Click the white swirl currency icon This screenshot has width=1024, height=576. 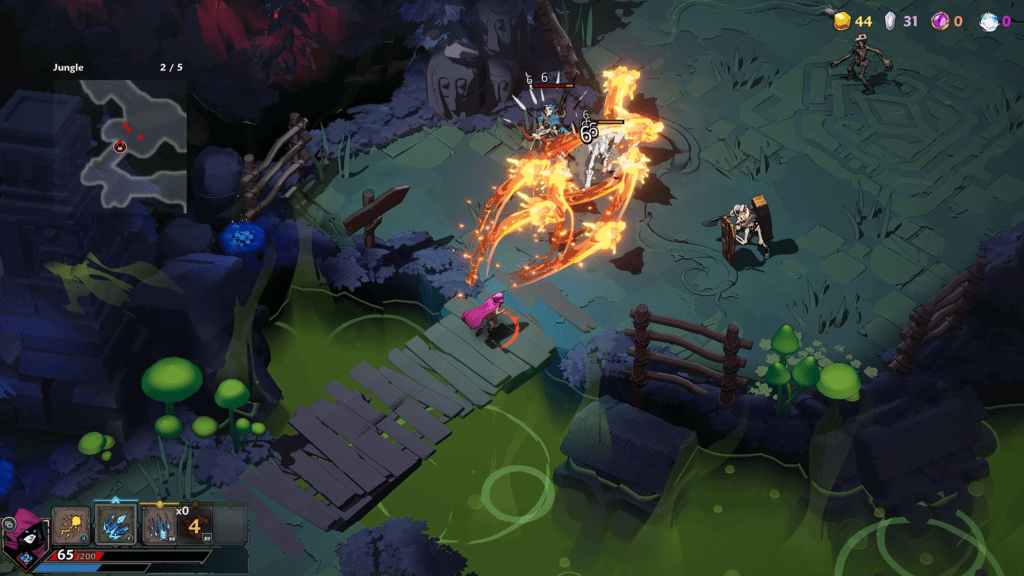[x=989, y=20]
